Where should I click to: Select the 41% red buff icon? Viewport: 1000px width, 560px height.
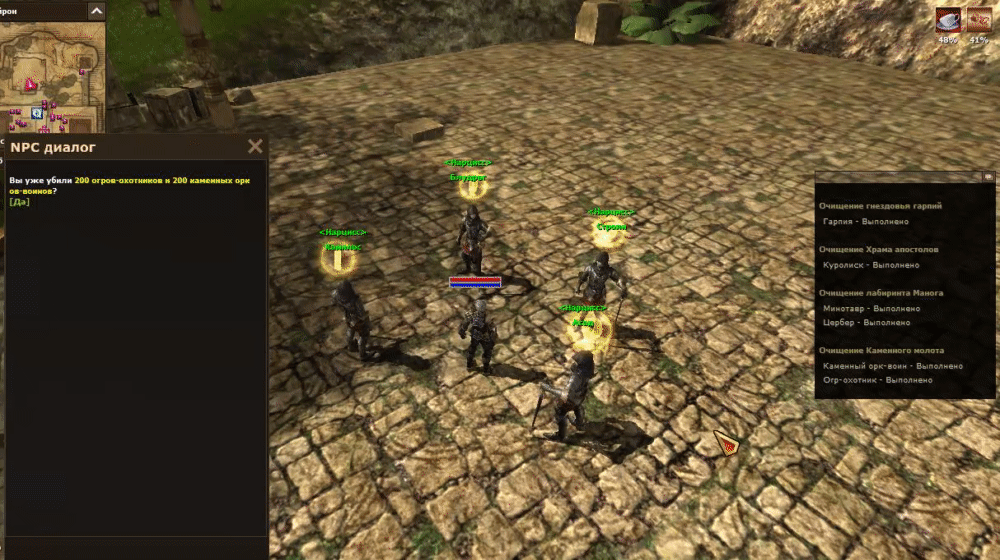[979, 20]
